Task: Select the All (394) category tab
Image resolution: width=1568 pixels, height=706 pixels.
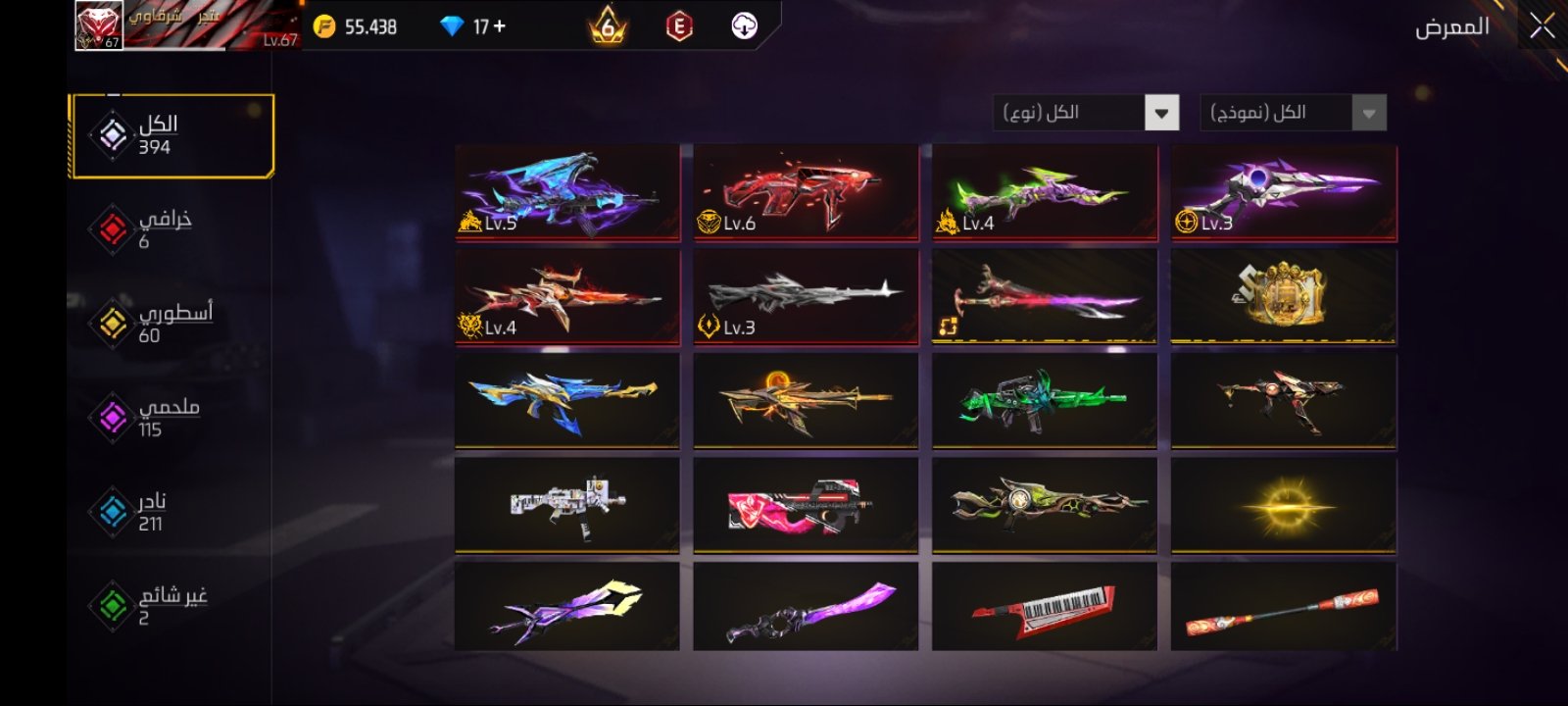Action: coord(172,136)
